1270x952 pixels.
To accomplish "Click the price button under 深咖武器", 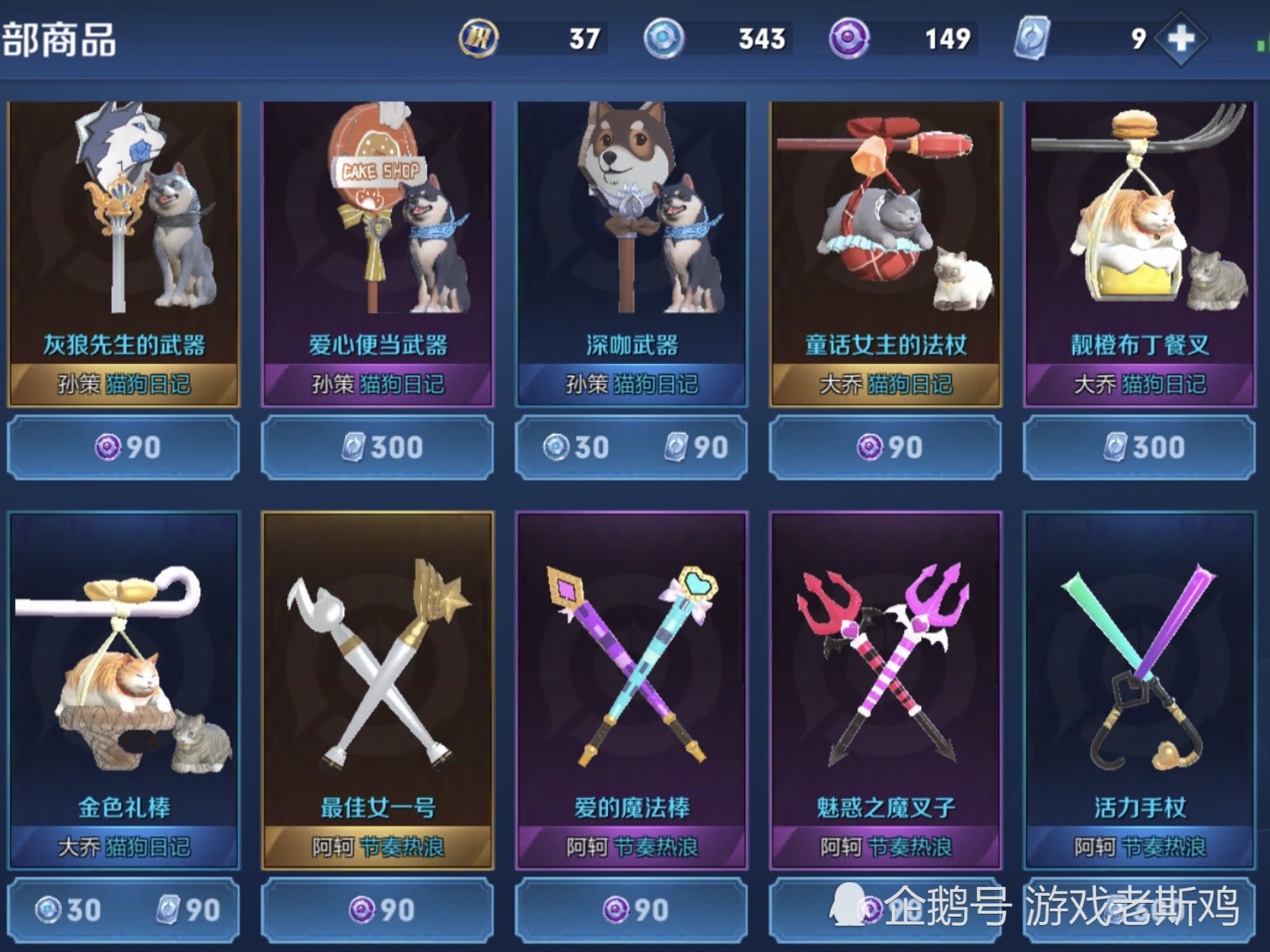I will click(x=631, y=447).
